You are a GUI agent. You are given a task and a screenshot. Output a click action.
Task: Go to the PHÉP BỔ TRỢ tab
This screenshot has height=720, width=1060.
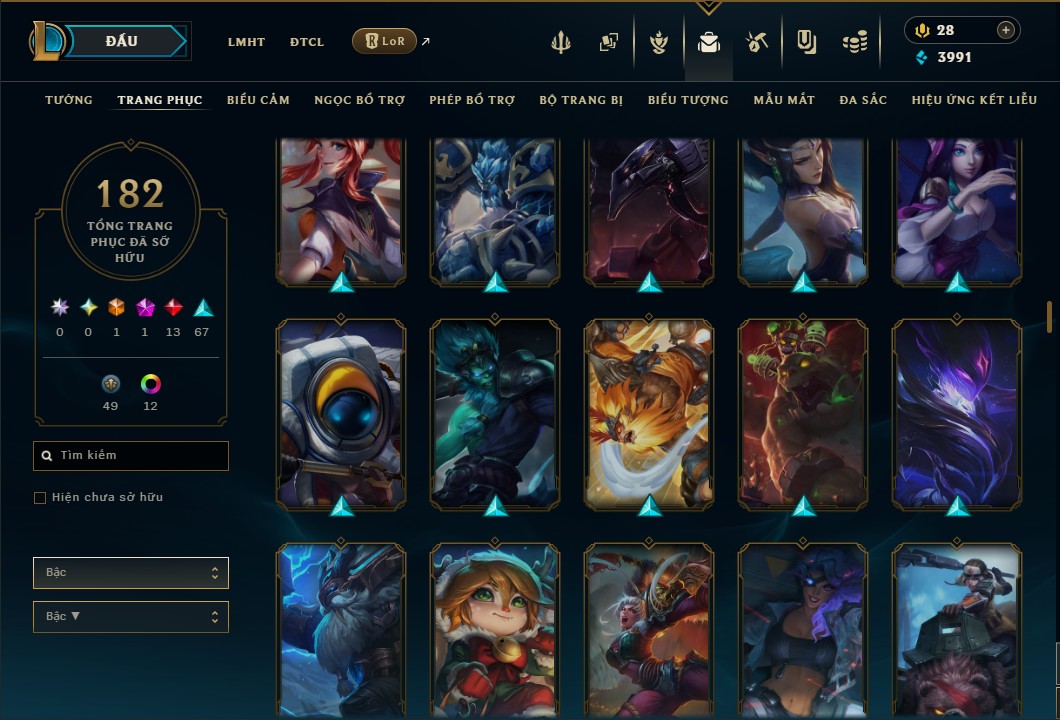[472, 100]
